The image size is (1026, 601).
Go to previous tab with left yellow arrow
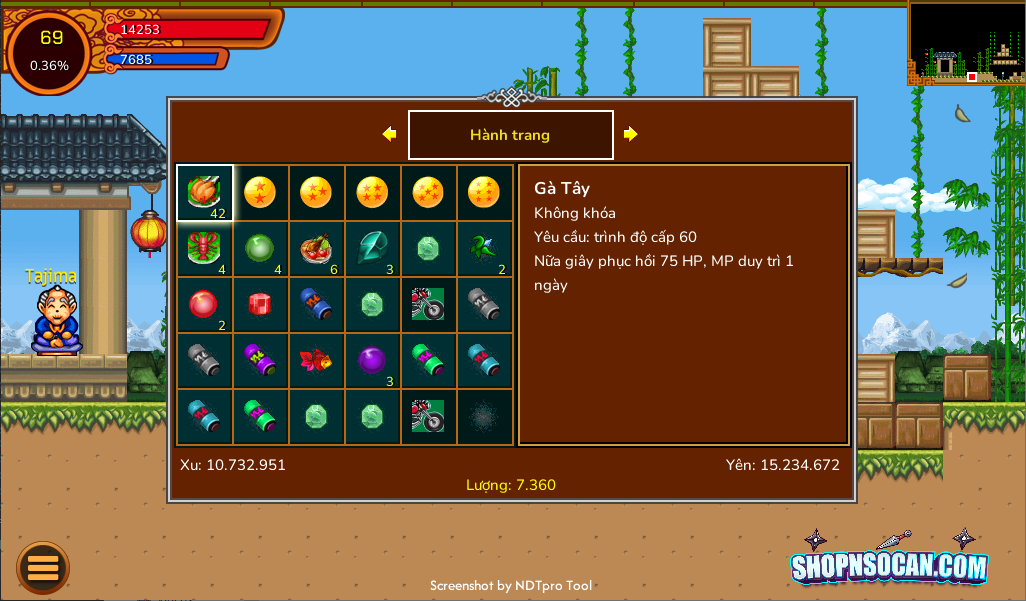390,134
